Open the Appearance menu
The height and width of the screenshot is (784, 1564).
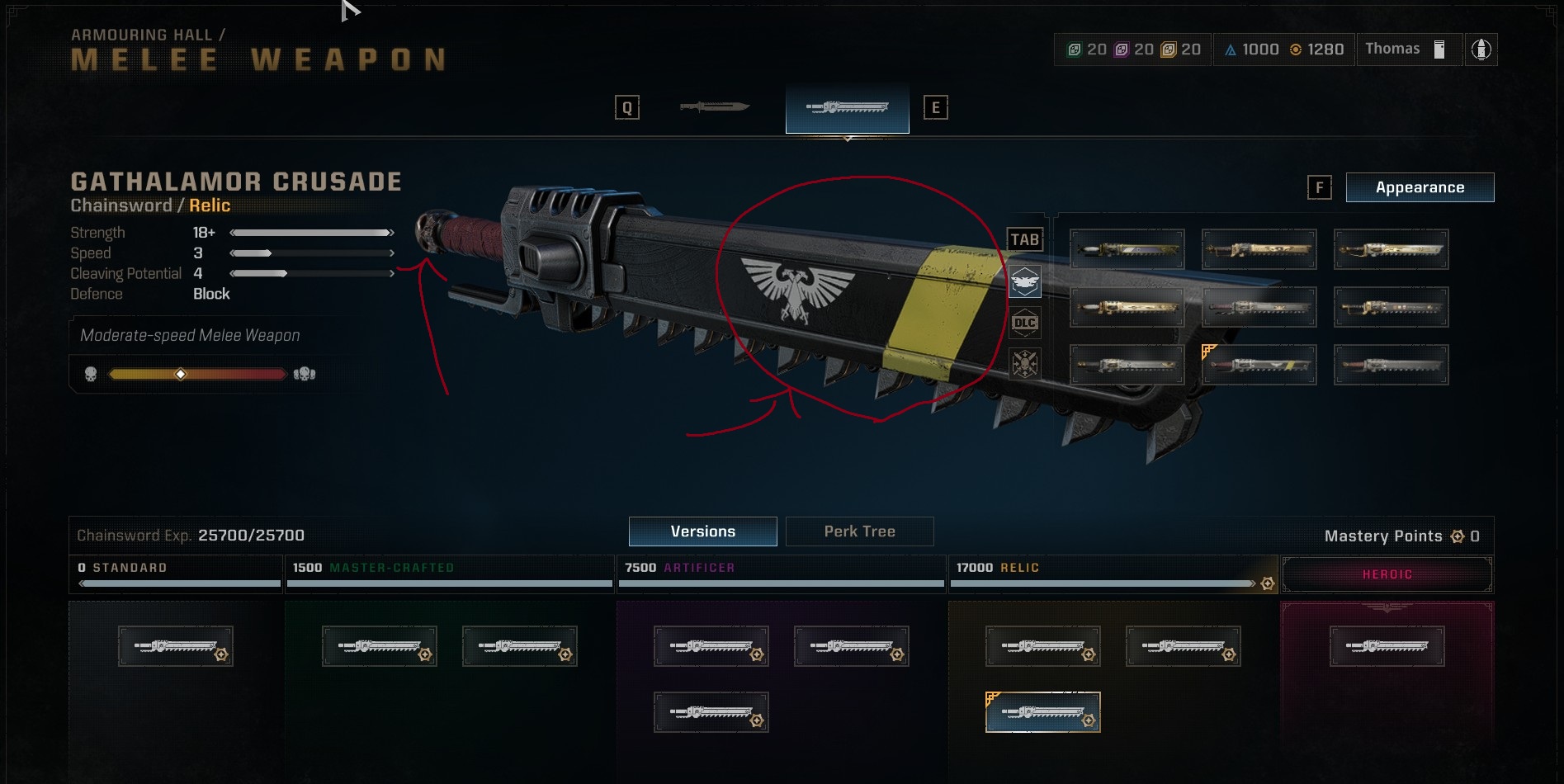pos(1420,187)
